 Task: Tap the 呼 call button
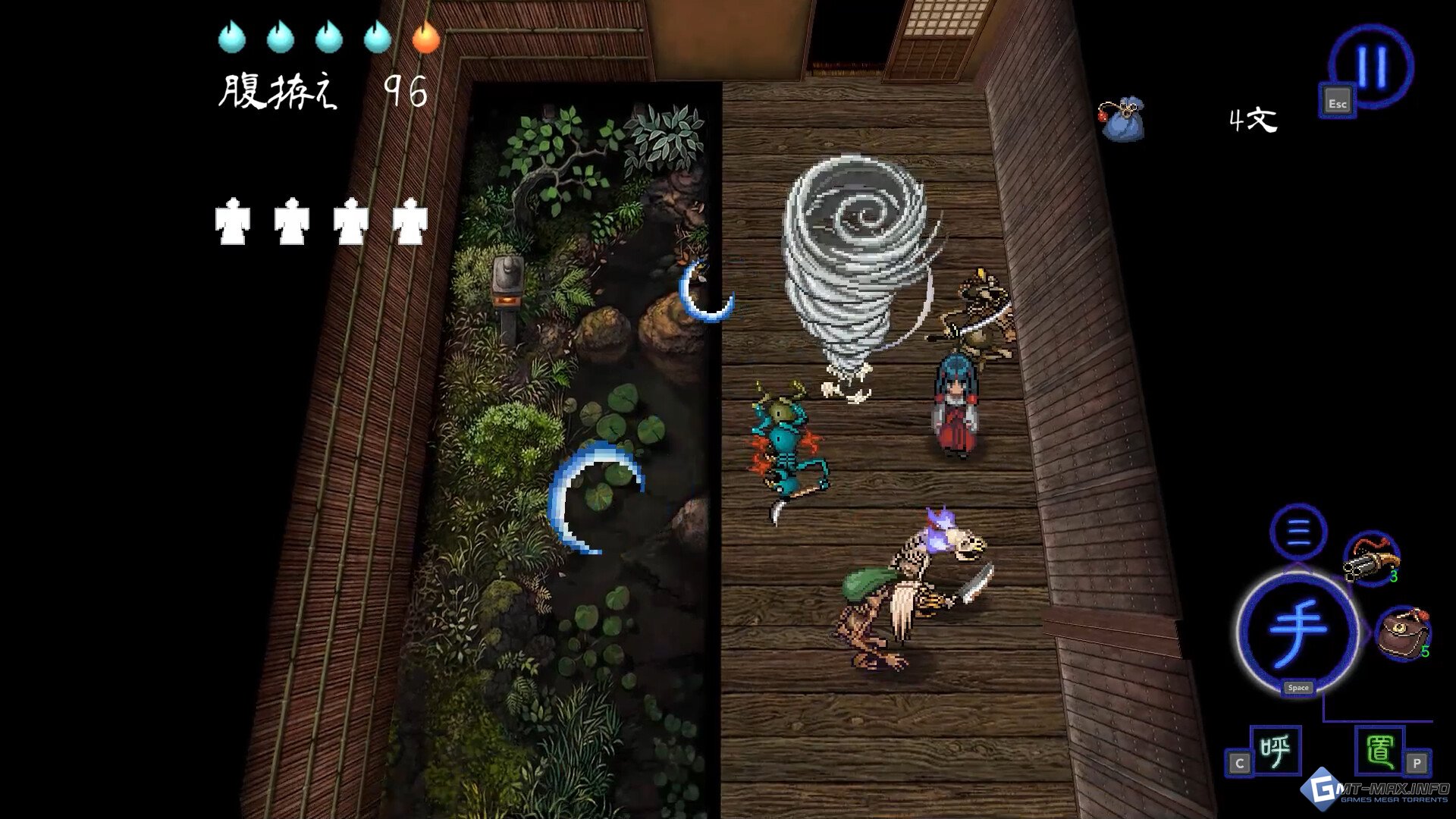pyautogui.click(x=1275, y=751)
